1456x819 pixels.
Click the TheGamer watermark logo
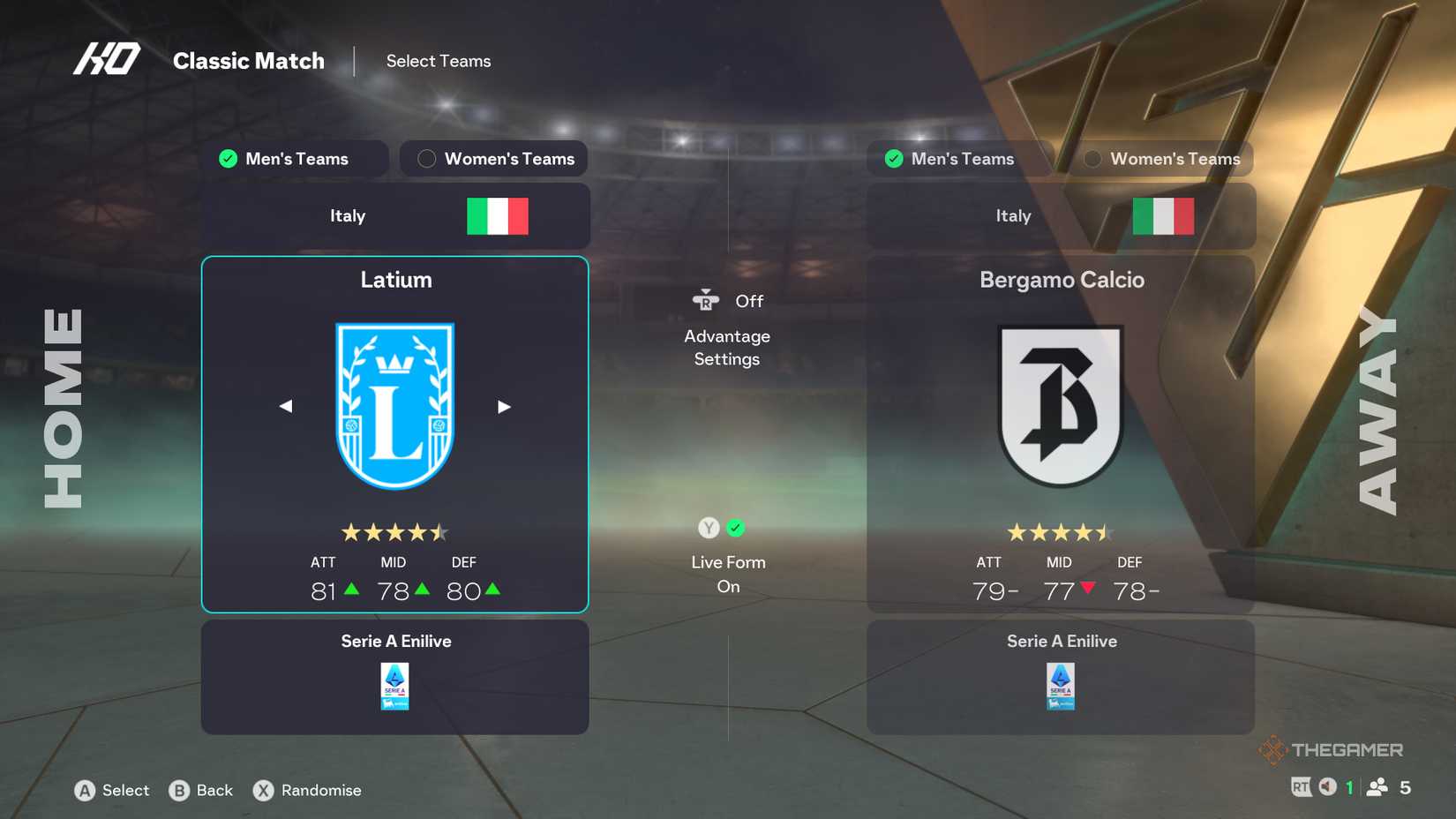click(1332, 748)
